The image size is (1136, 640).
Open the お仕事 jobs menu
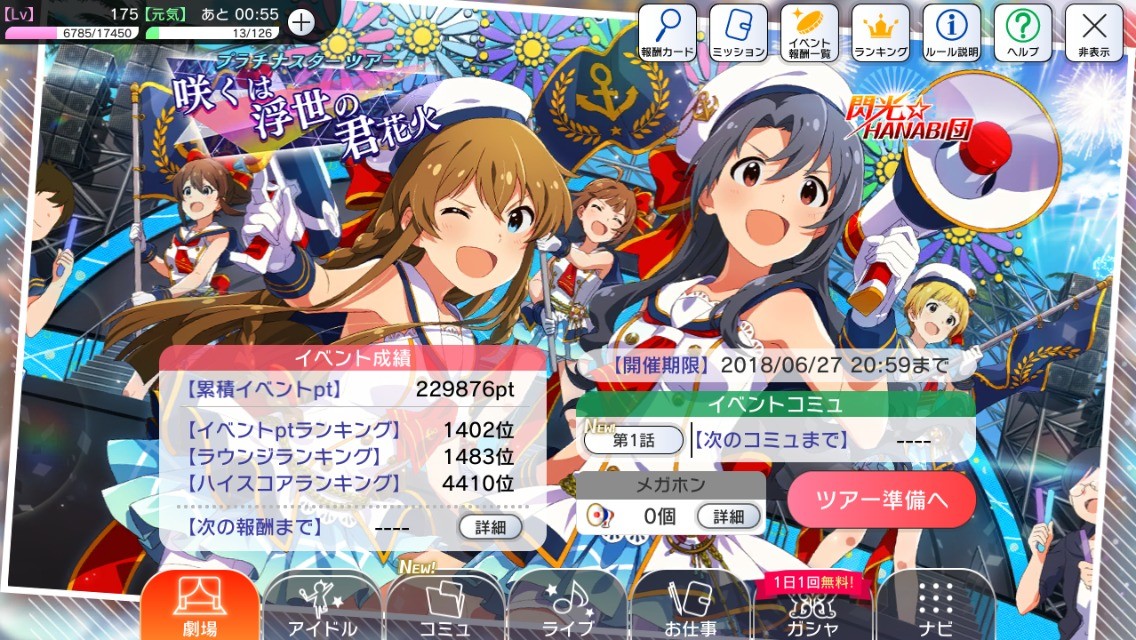(x=690, y=606)
